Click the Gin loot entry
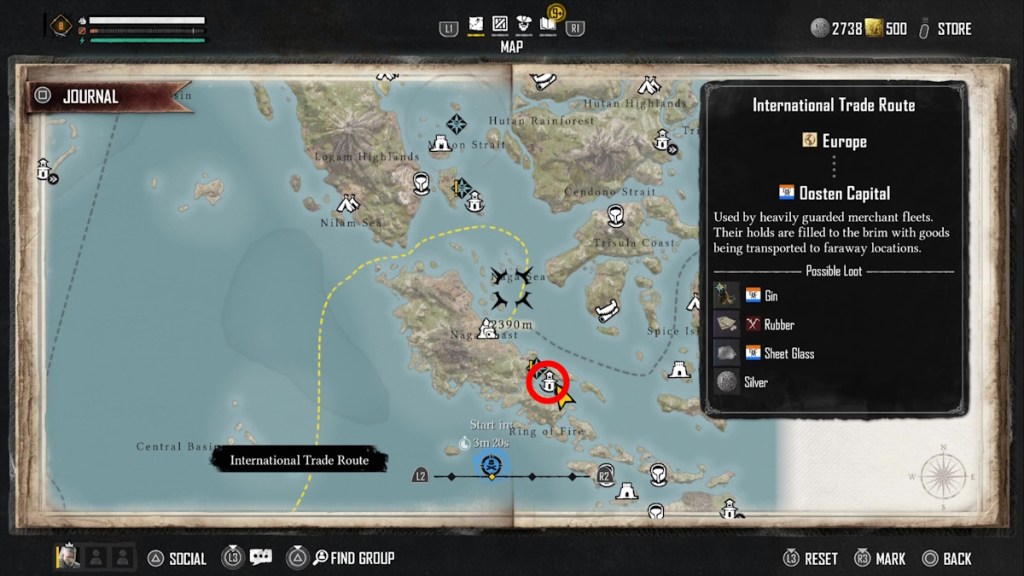The width and height of the screenshot is (1024, 576). (x=770, y=296)
